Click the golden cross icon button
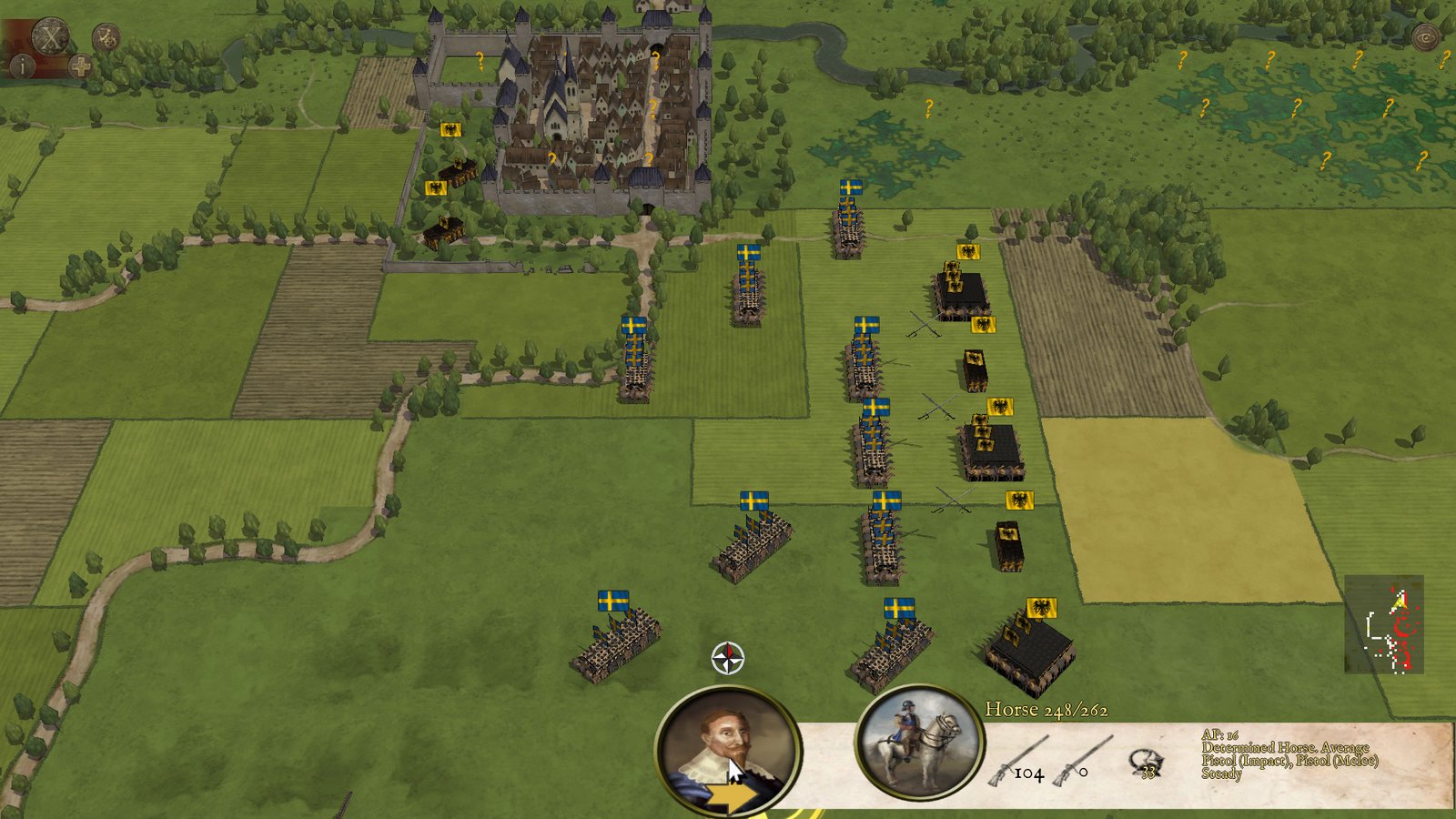 tap(80, 66)
